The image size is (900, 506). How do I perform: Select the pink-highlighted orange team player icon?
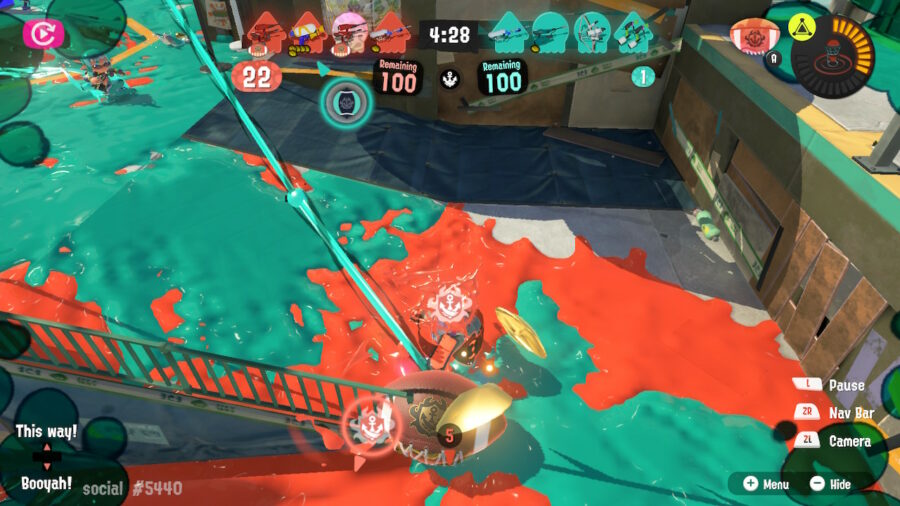click(348, 33)
